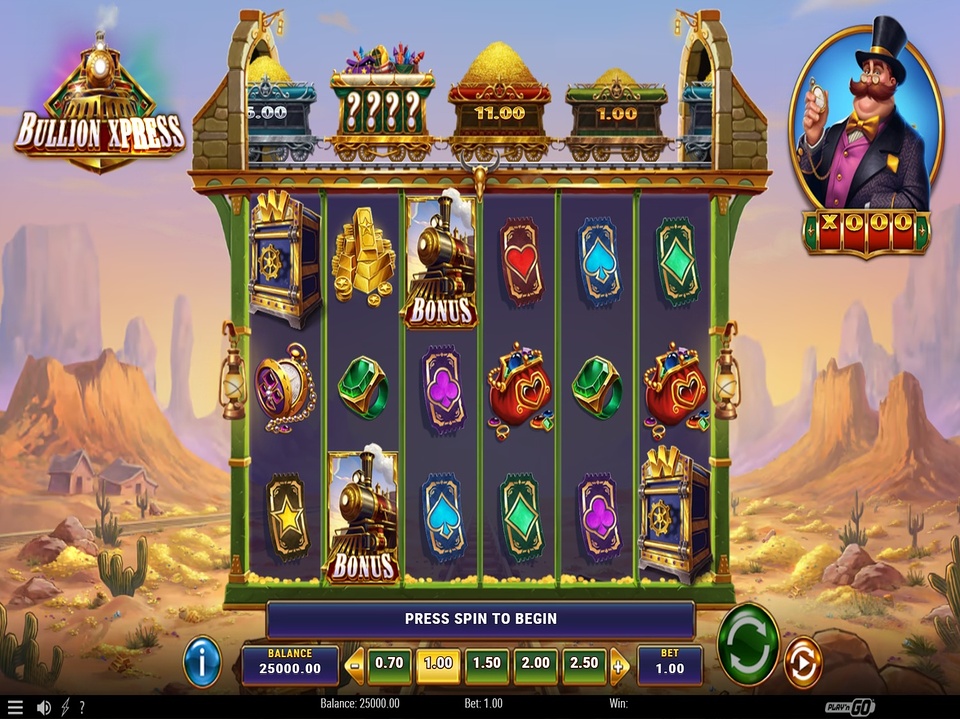Select the 0.70 bet amount

(389, 663)
